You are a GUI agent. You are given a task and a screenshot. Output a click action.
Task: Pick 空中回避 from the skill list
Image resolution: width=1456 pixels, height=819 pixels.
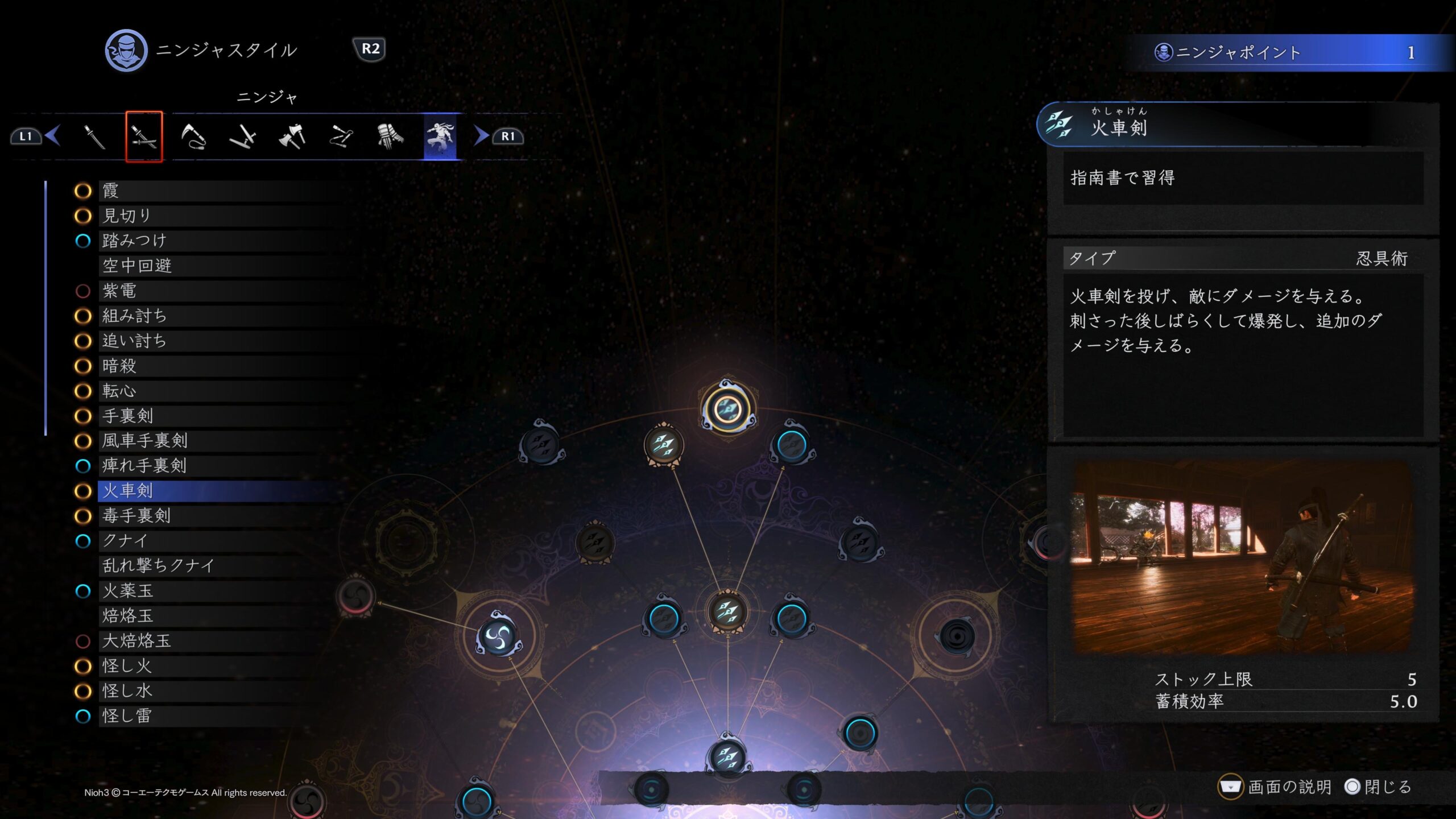tap(137, 266)
